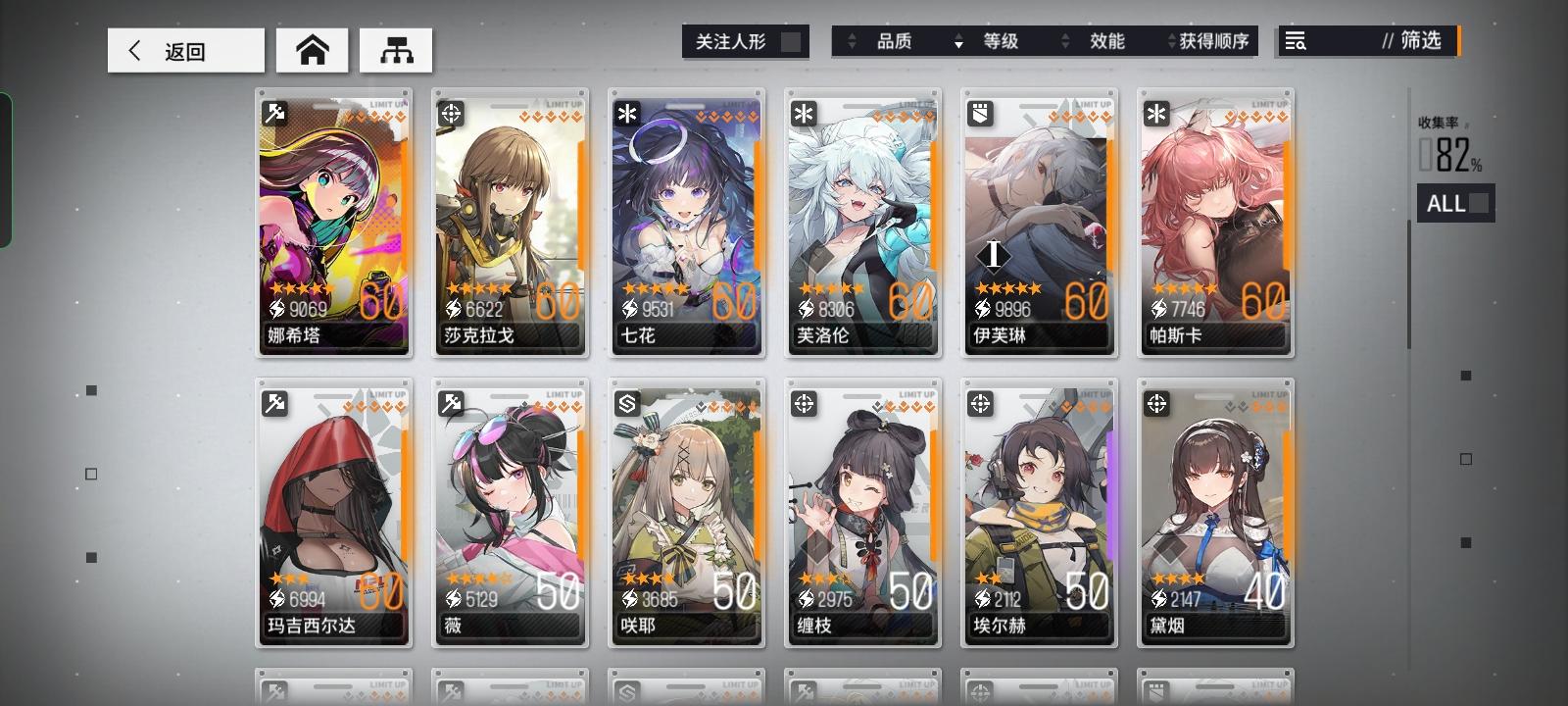The width and height of the screenshot is (1568, 706).
Task: Click the search list icon in the filter bar
Action: click(1296, 41)
